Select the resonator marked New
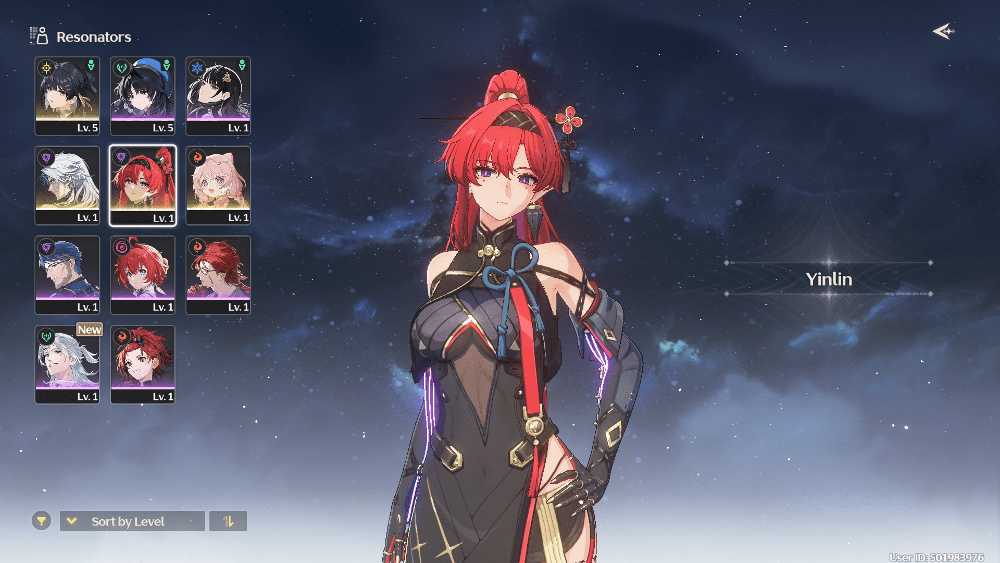This screenshot has height=563, width=1000. click(67, 364)
